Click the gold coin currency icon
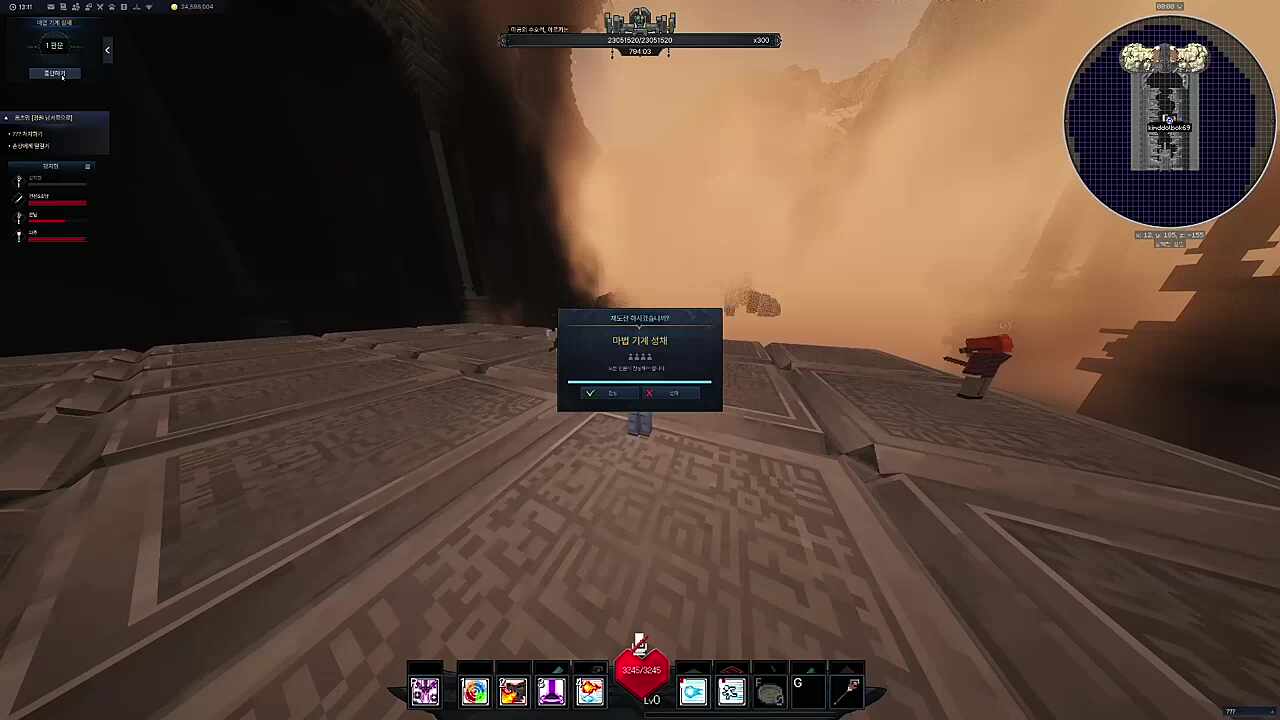 [x=174, y=7]
